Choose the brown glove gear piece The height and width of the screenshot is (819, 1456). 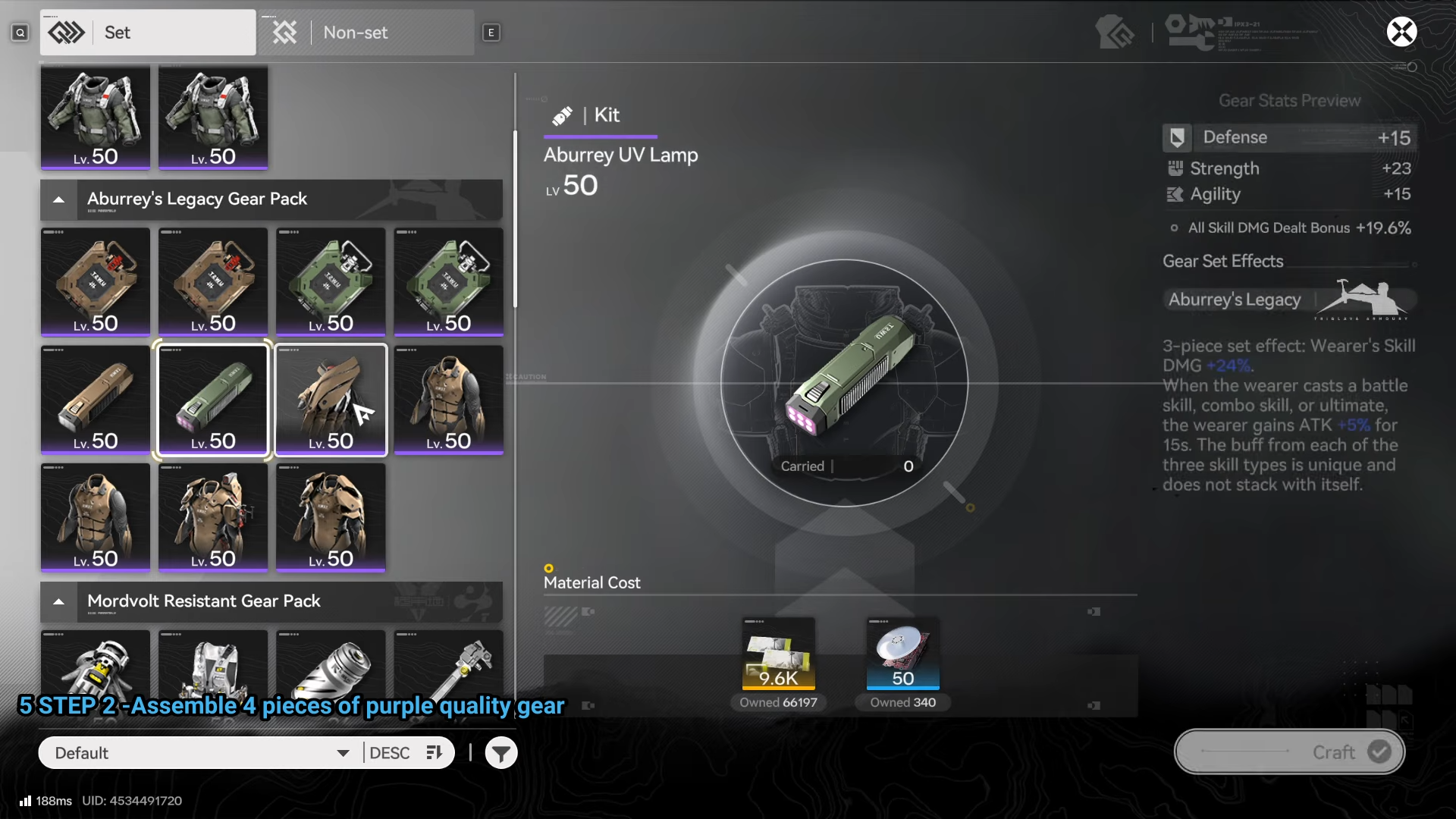(x=331, y=400)
